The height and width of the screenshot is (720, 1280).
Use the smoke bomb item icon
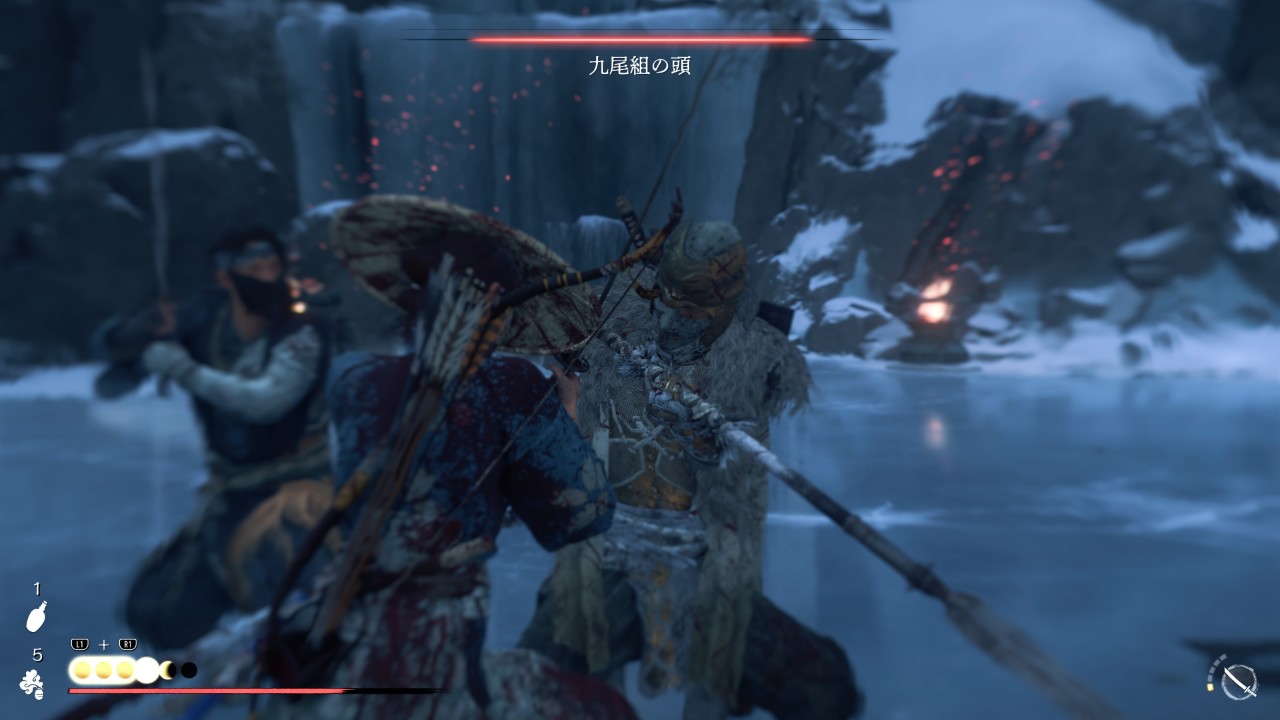click(x=32, y=684)
